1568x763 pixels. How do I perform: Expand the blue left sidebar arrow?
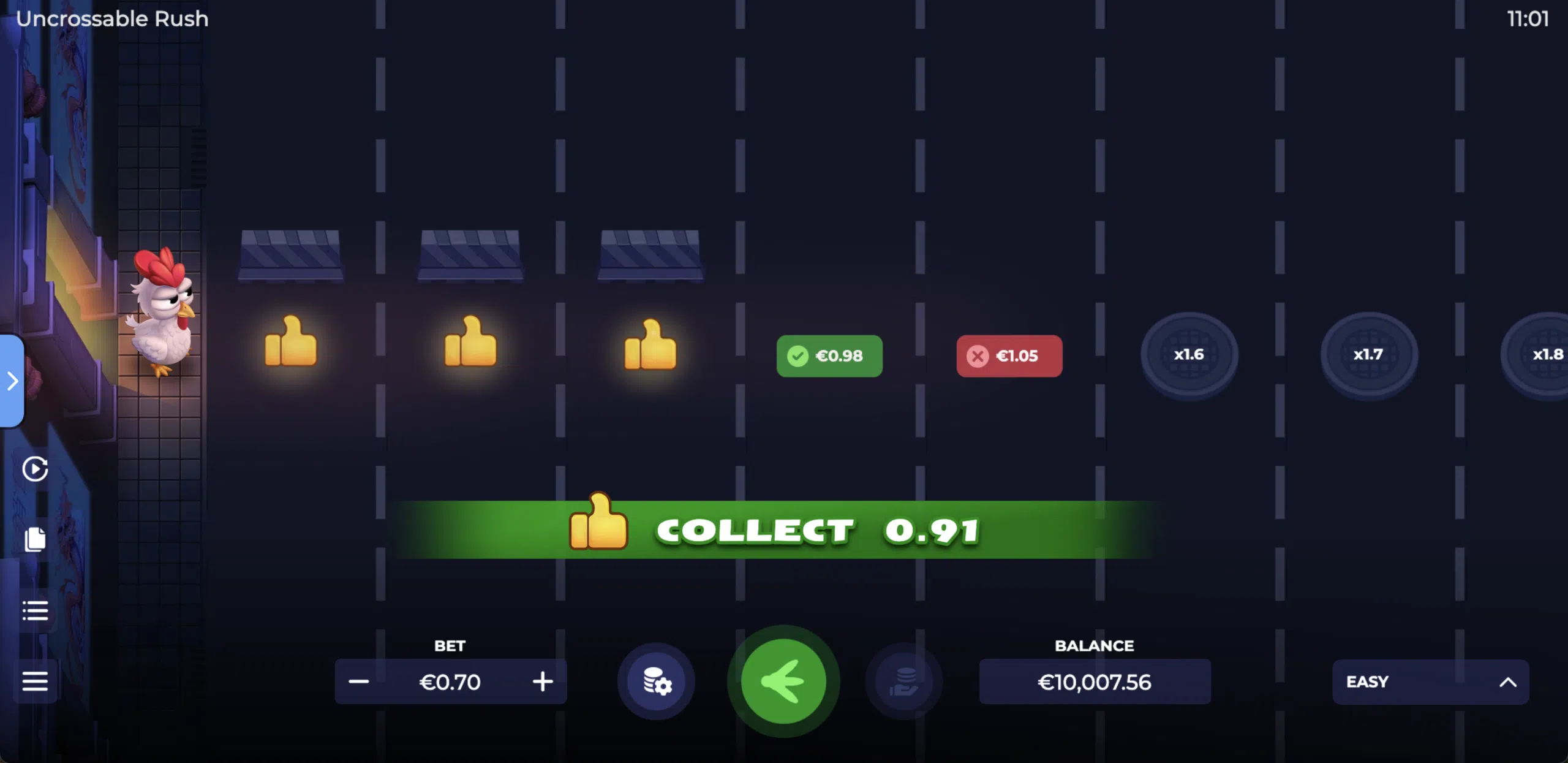click(x=11, y=381)
